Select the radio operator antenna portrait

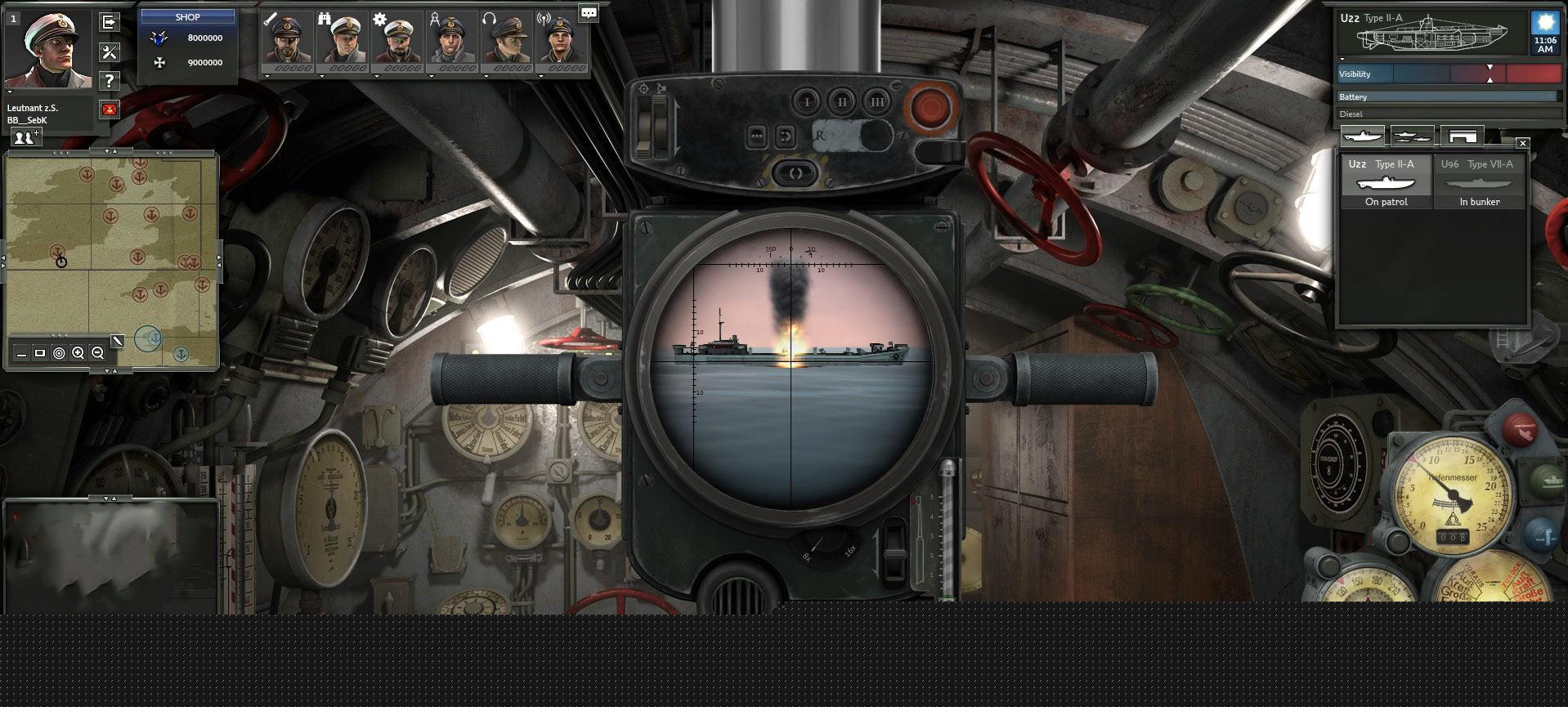tap(562, 39)
